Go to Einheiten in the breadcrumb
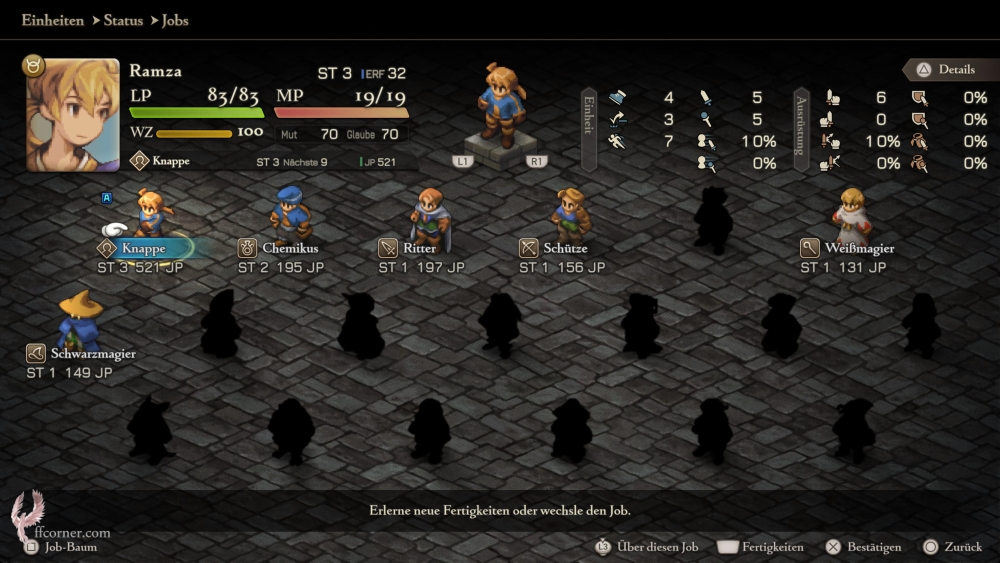The width and height of the screenshot is (1000, 563). click(x=52, y=20)
